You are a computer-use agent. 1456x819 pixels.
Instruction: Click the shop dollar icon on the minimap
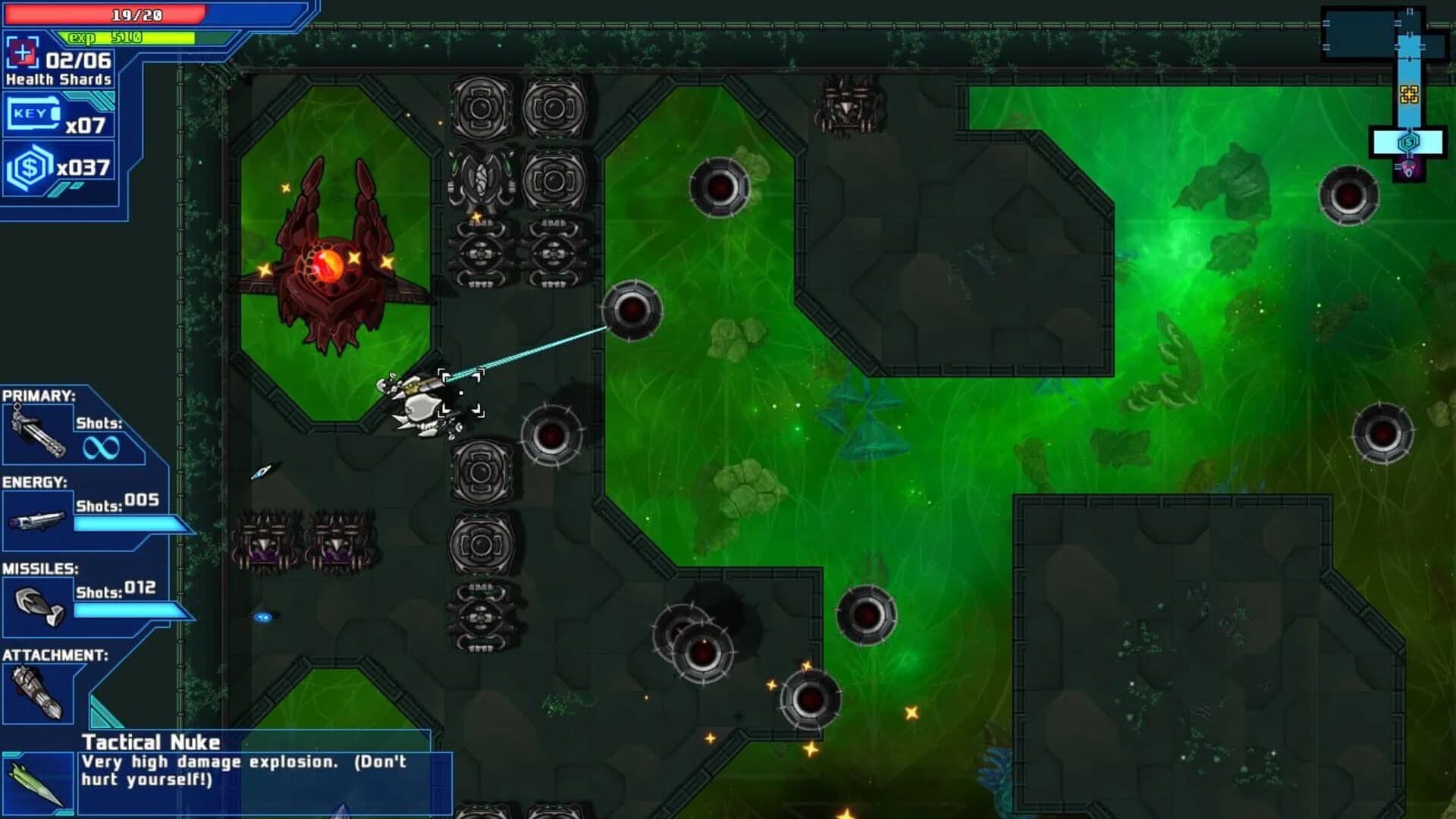click(x=1409, y=141)
